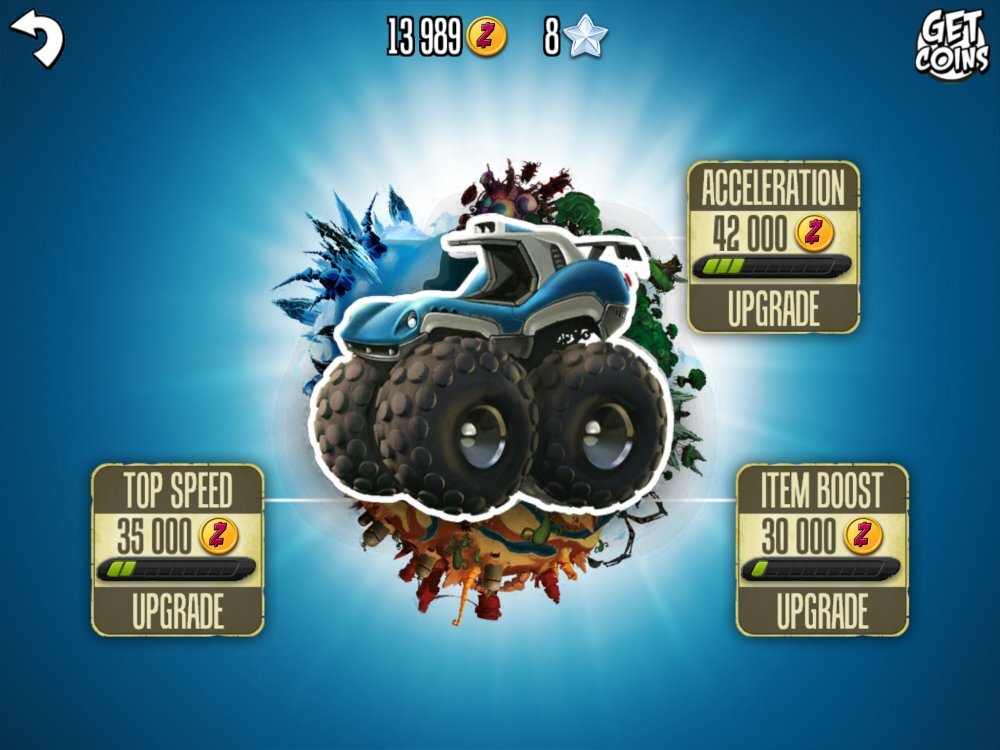1000x750 pixels.
Task: Go back using the white arrow
Action: [x=37, y=38]
